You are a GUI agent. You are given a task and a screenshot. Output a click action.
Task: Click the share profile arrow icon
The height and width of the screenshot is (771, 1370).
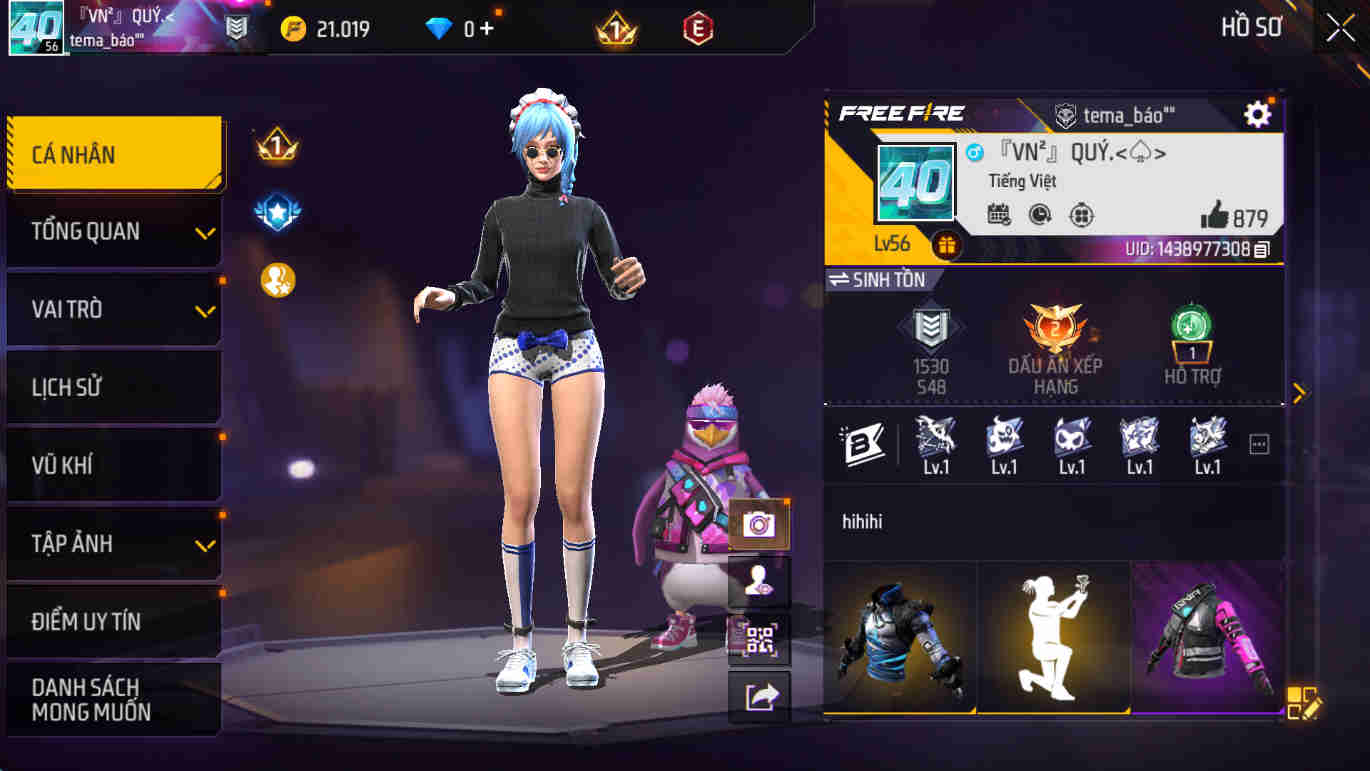(757, 700)
